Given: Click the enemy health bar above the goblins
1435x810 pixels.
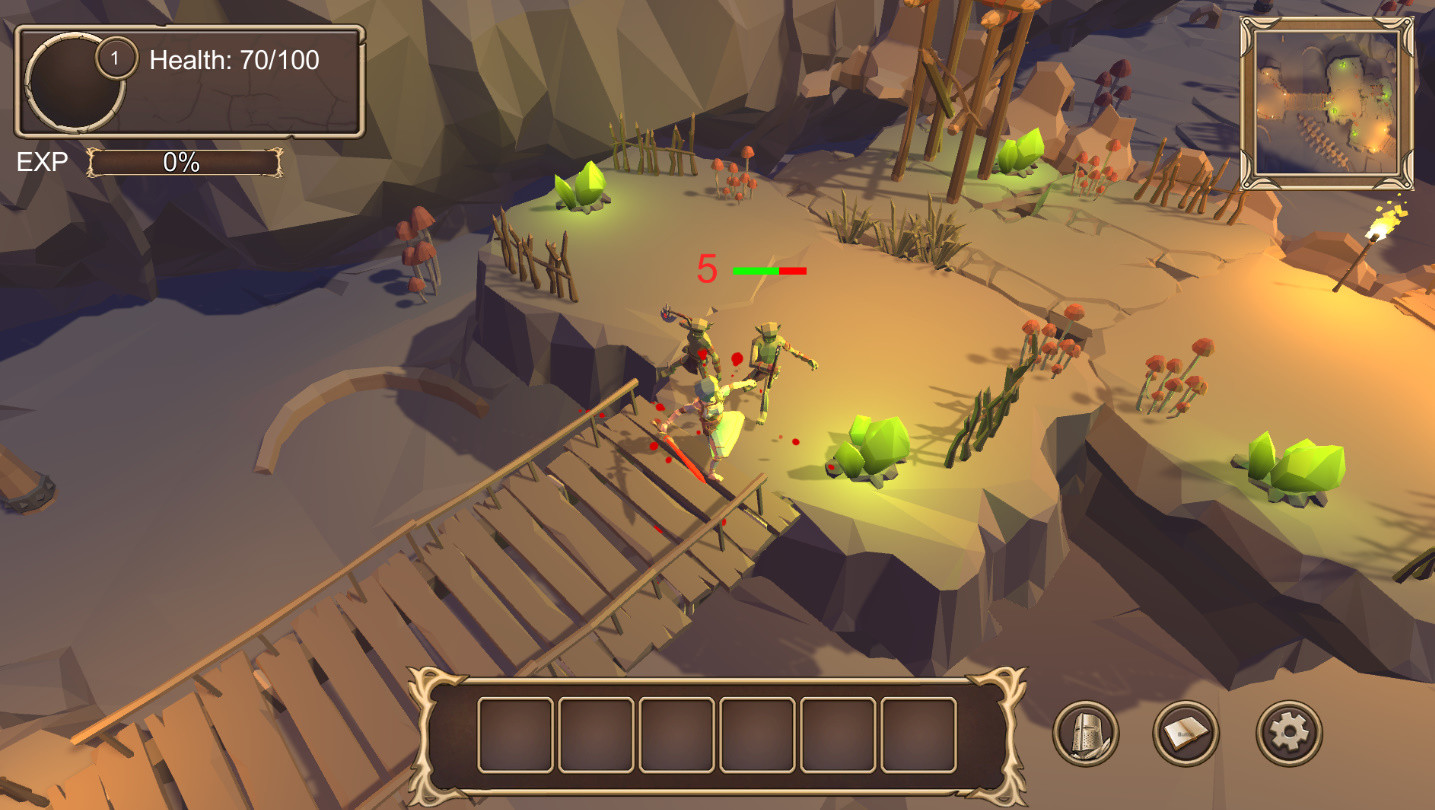Looking at the screenshot, I should coord(770,269).
